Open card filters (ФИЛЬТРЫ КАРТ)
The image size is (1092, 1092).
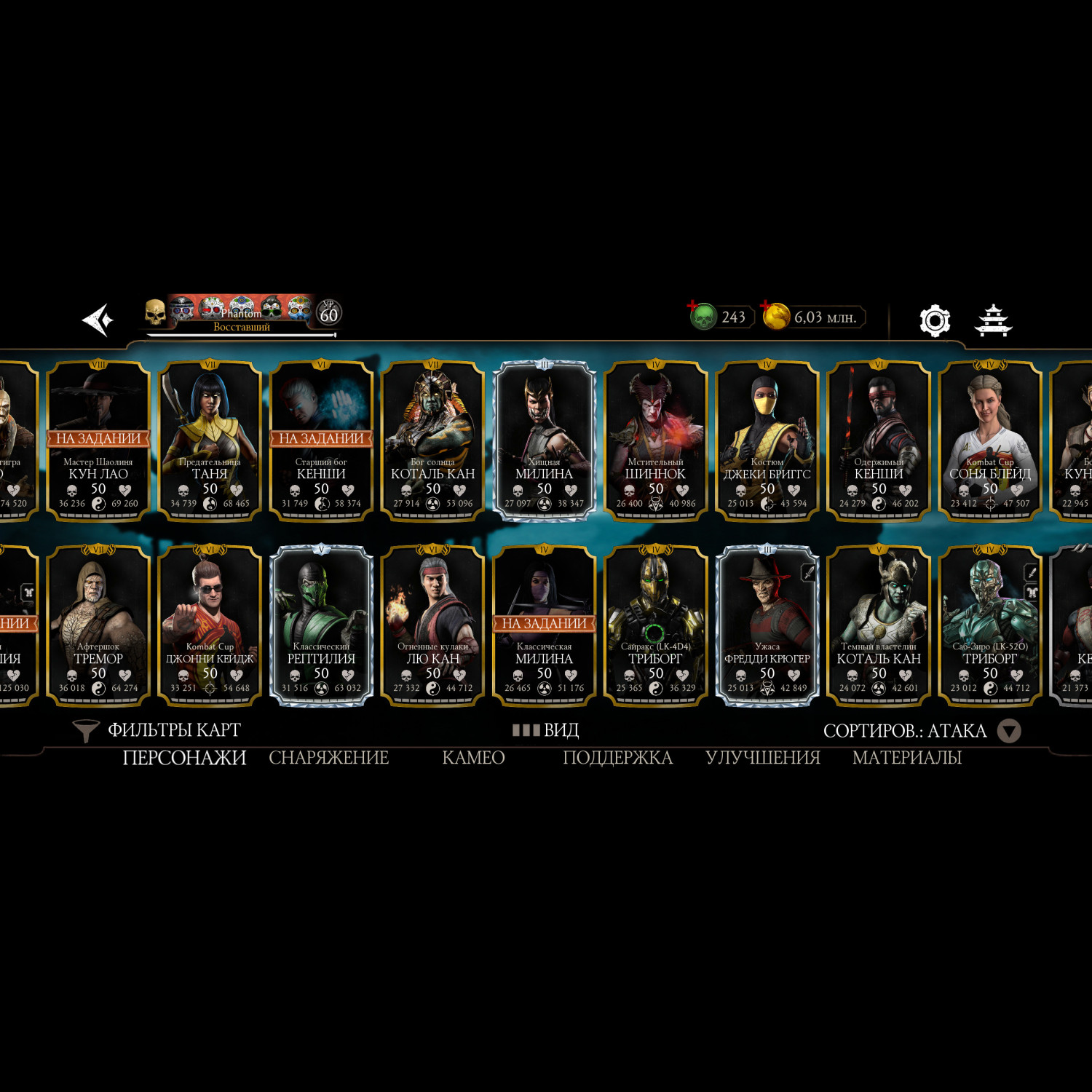159,730
